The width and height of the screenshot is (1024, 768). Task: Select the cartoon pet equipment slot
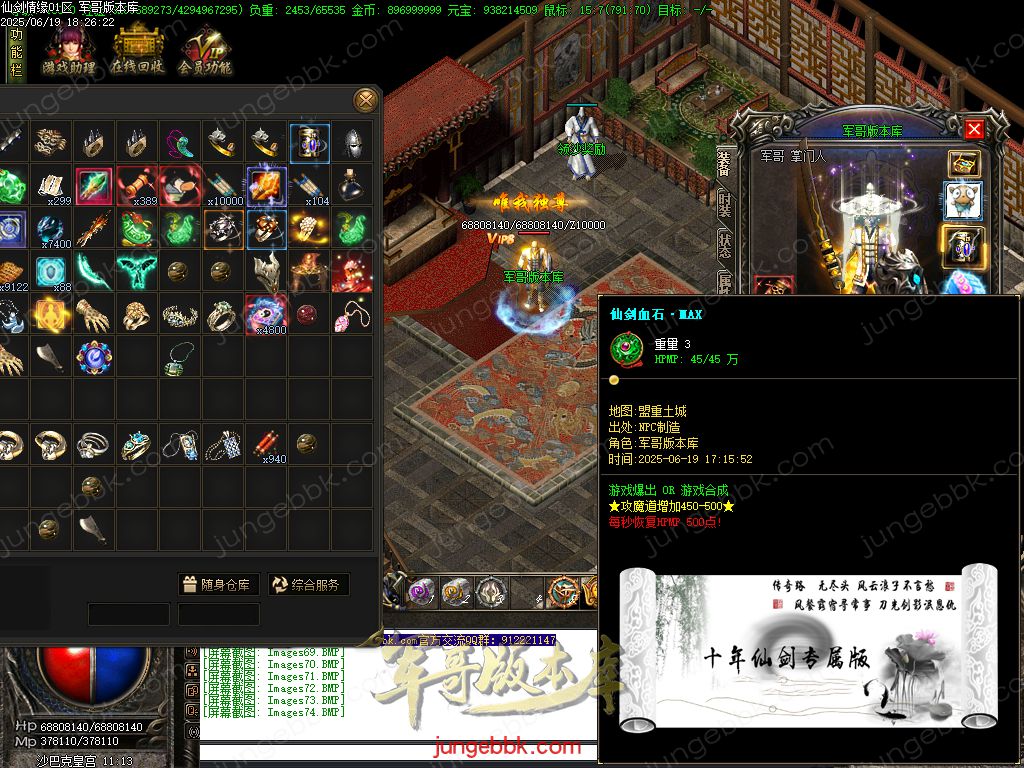pyautogui.click(x=964, y=201)
